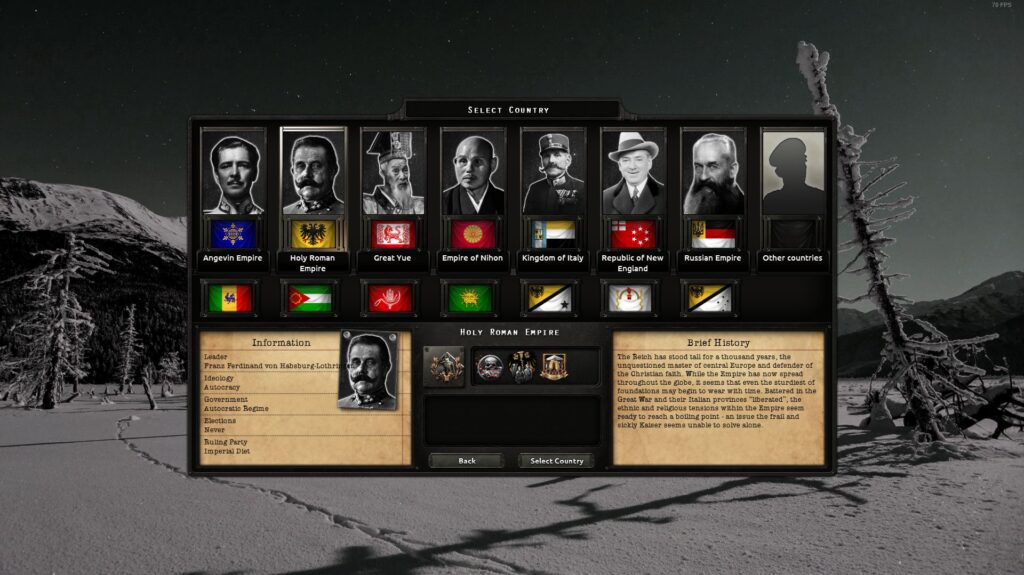Choose the Kingdom of Italy leader portrait
1024x575 pixels.
pyautogui.click(x=553, y=177)
